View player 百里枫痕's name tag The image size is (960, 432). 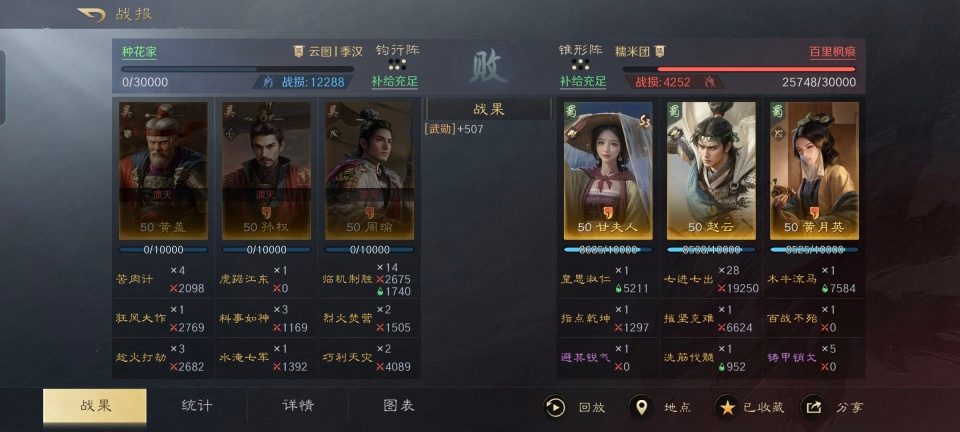point(832,51)
